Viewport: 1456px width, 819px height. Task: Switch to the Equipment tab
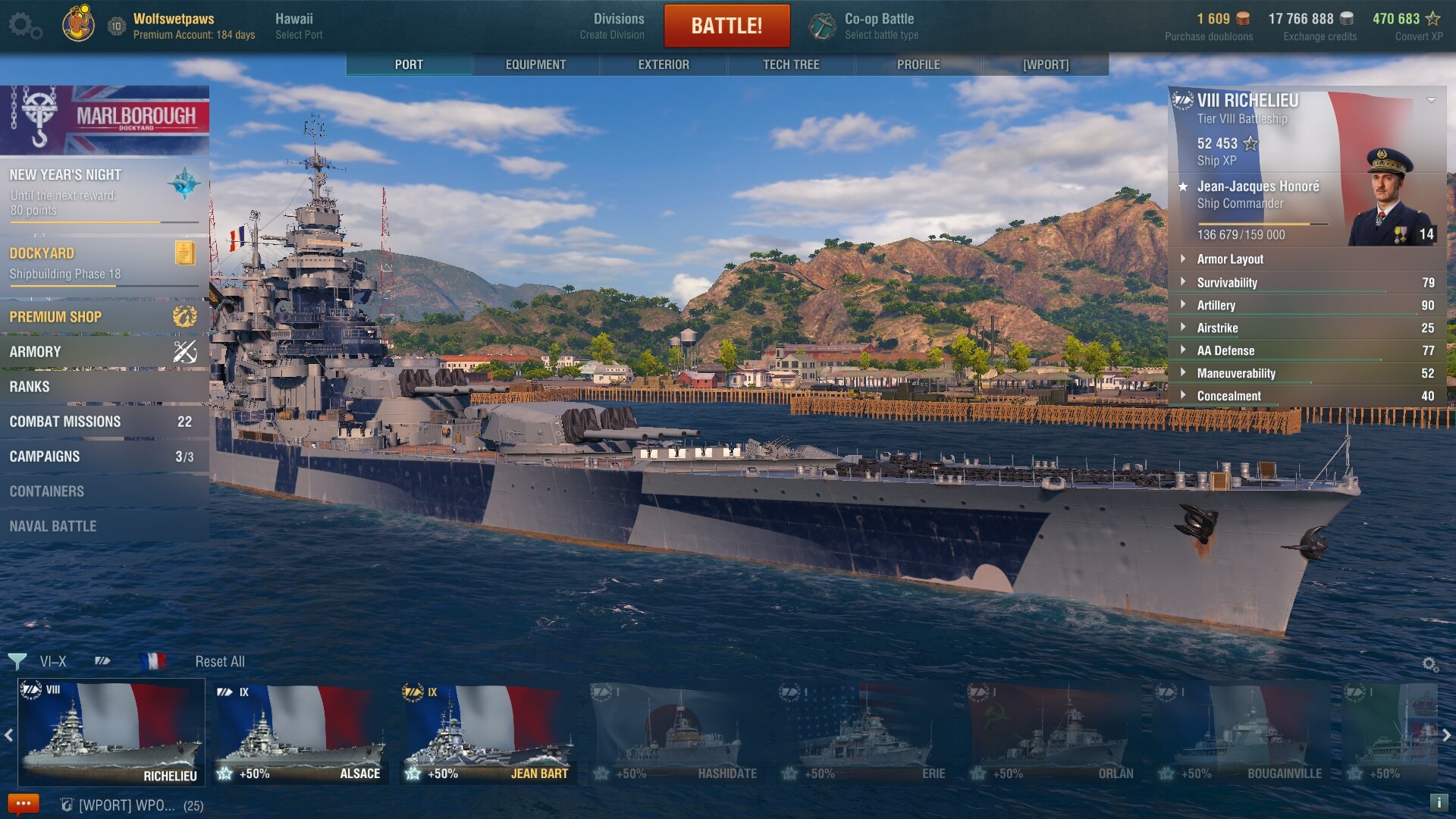point(535,64)
